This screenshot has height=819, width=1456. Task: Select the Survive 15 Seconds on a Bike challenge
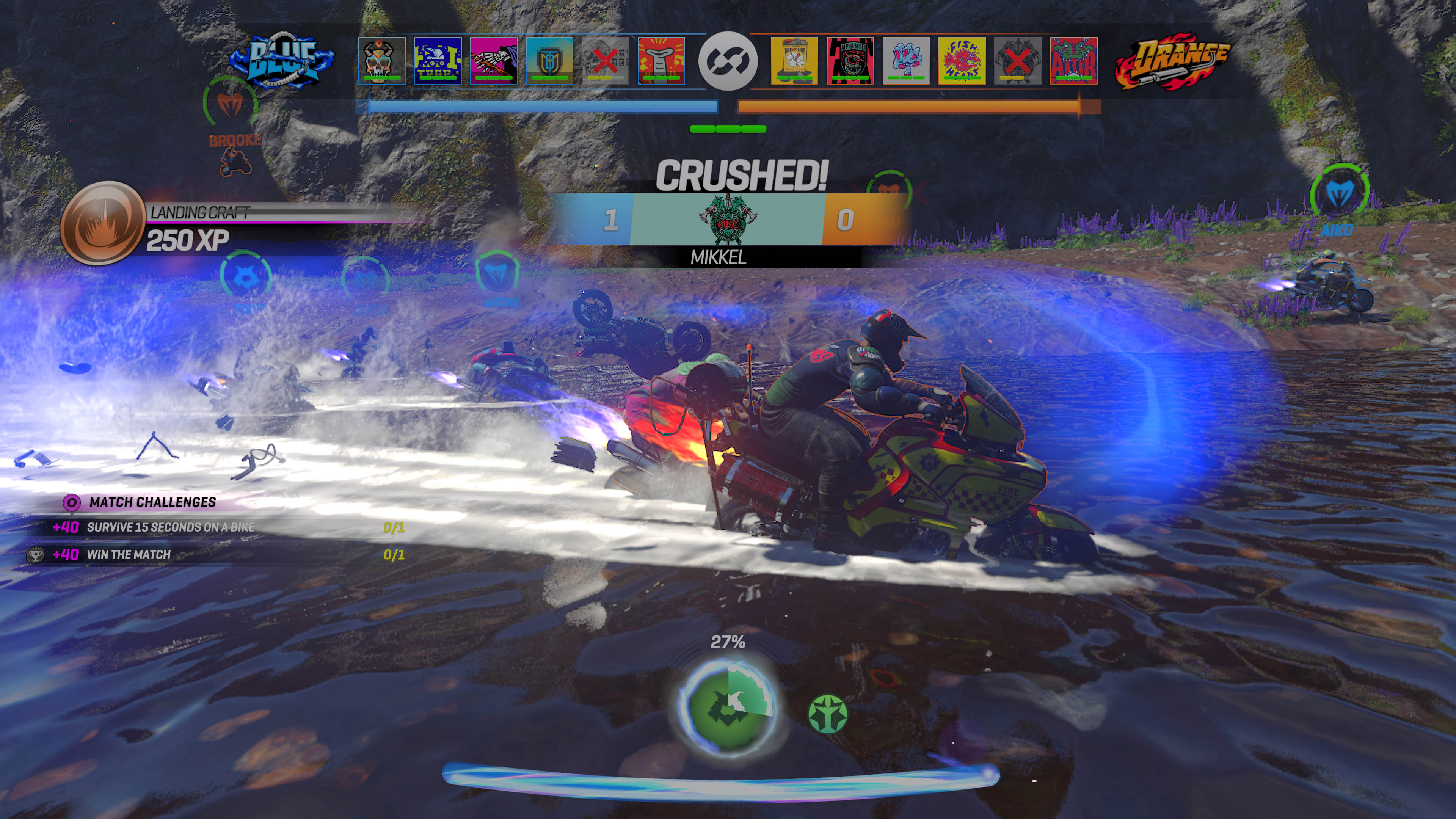170,527
